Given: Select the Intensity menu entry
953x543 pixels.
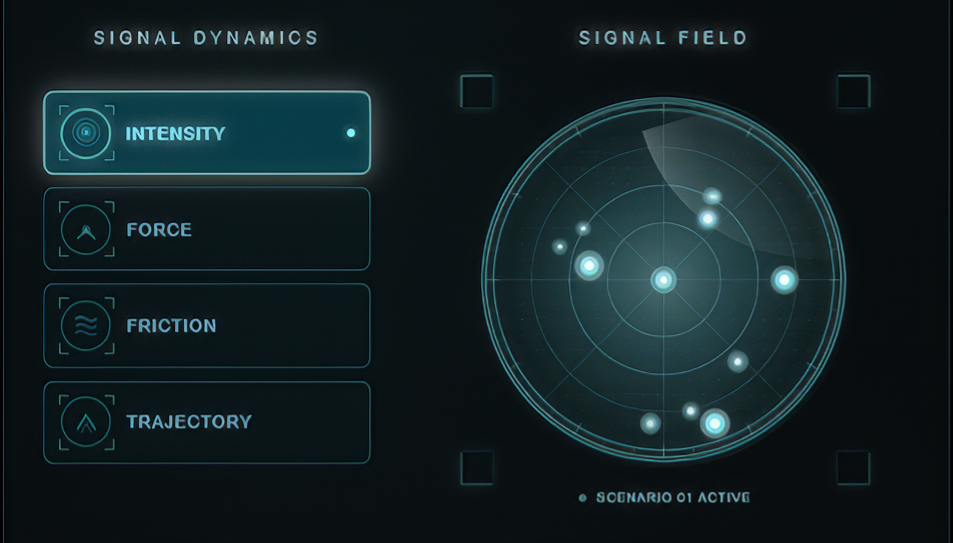Looking at the screenshot, I should pos(207,133).
